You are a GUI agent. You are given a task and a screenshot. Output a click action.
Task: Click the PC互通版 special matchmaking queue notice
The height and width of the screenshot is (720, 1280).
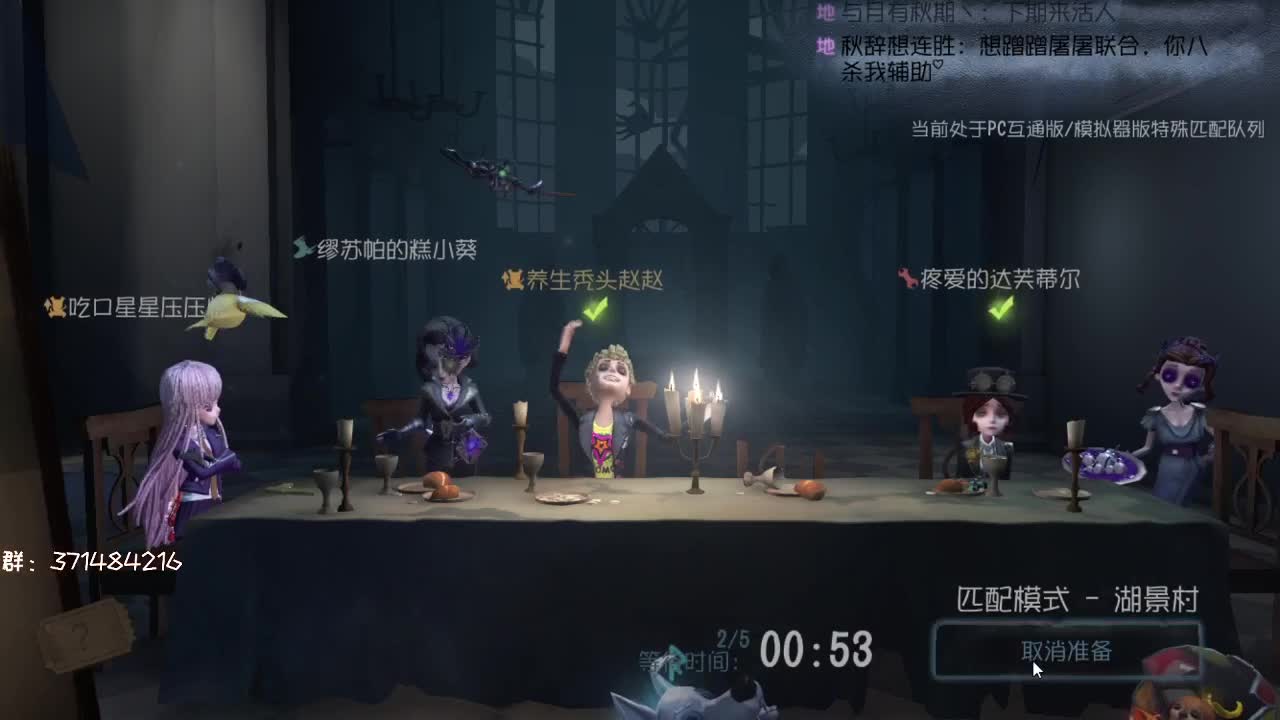1085,129
